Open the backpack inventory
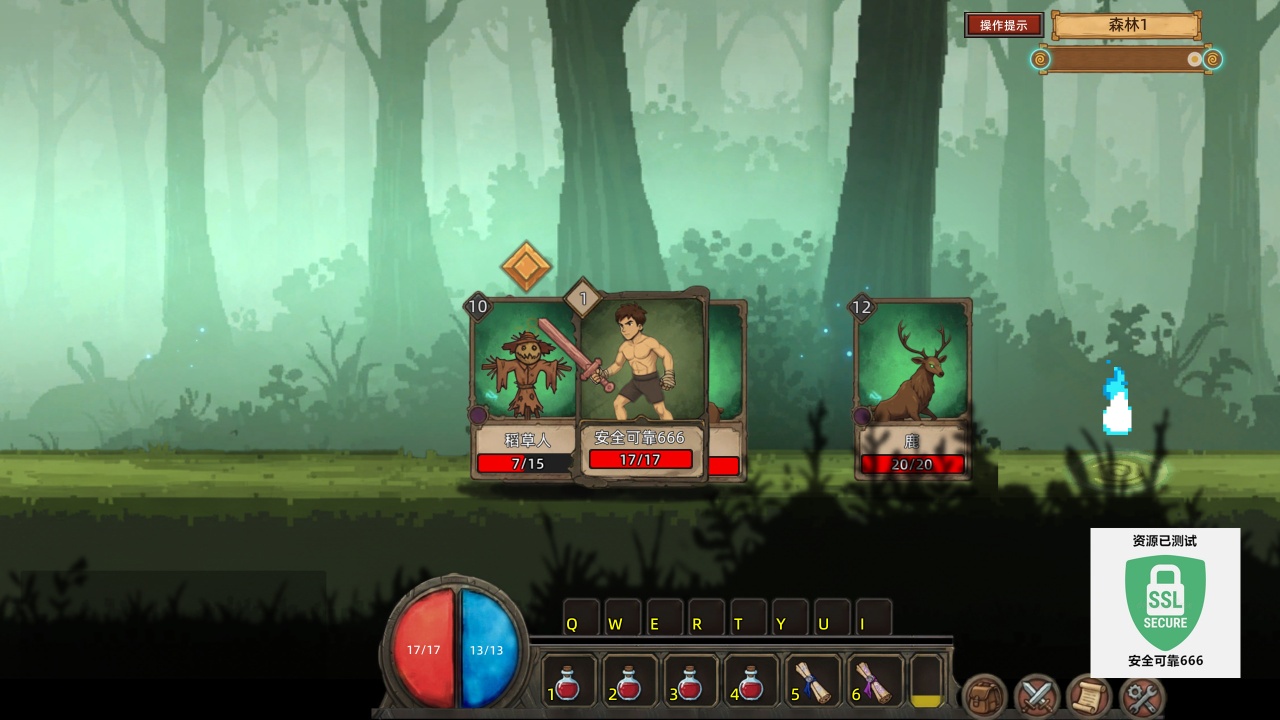 click(985, 696)
